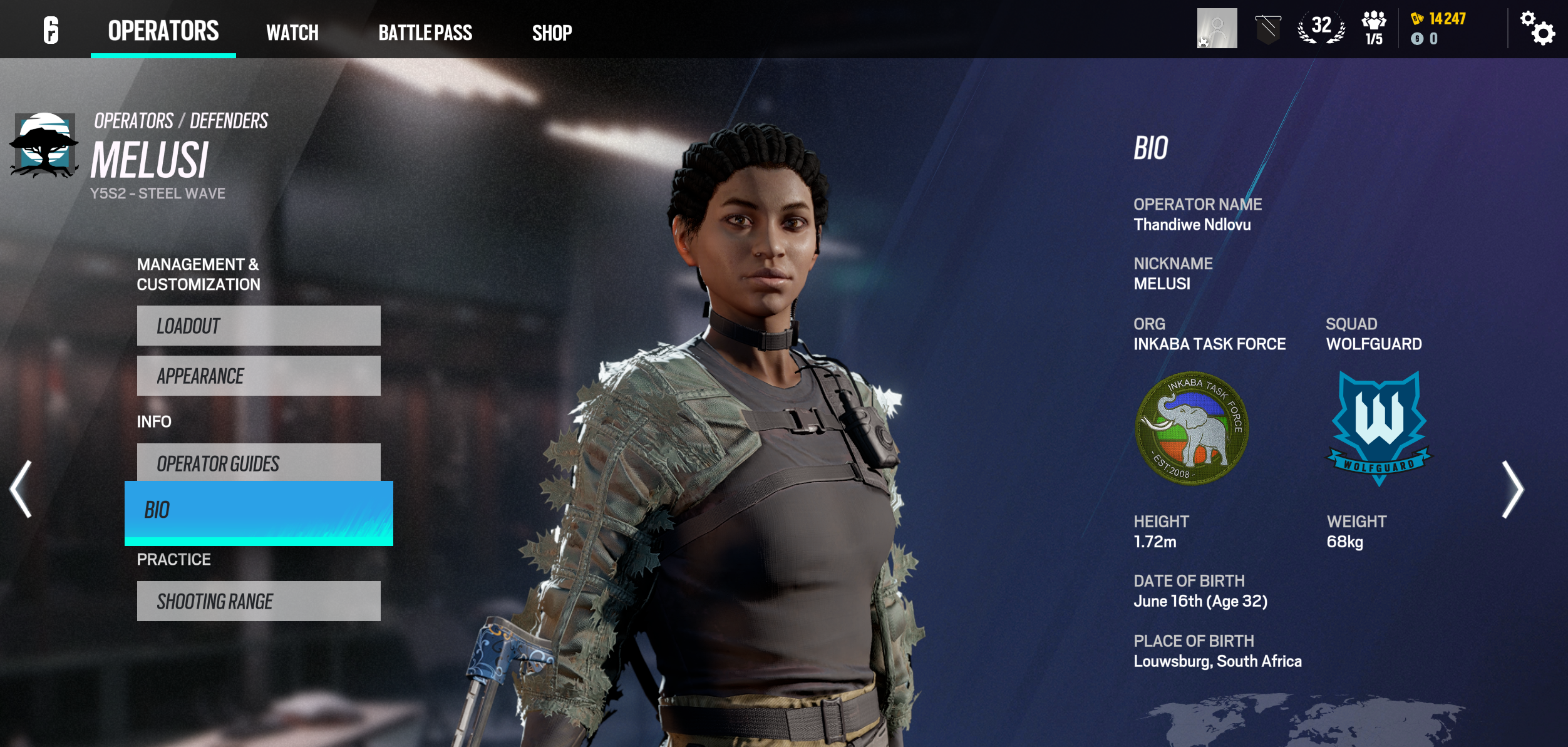Go to the Battle Pass tab
Image resolution: width=1568 pixels, height=747 pixels.
[x=425, y=33]
